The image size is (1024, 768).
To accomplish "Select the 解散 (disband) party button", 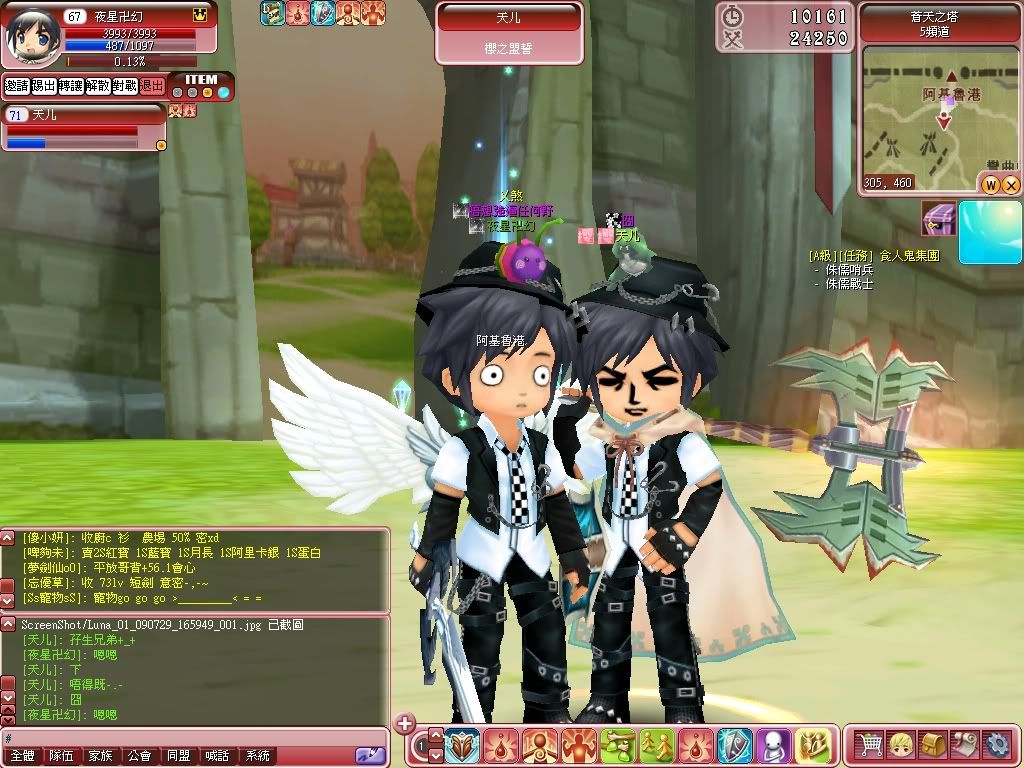I will click(98, 86).
